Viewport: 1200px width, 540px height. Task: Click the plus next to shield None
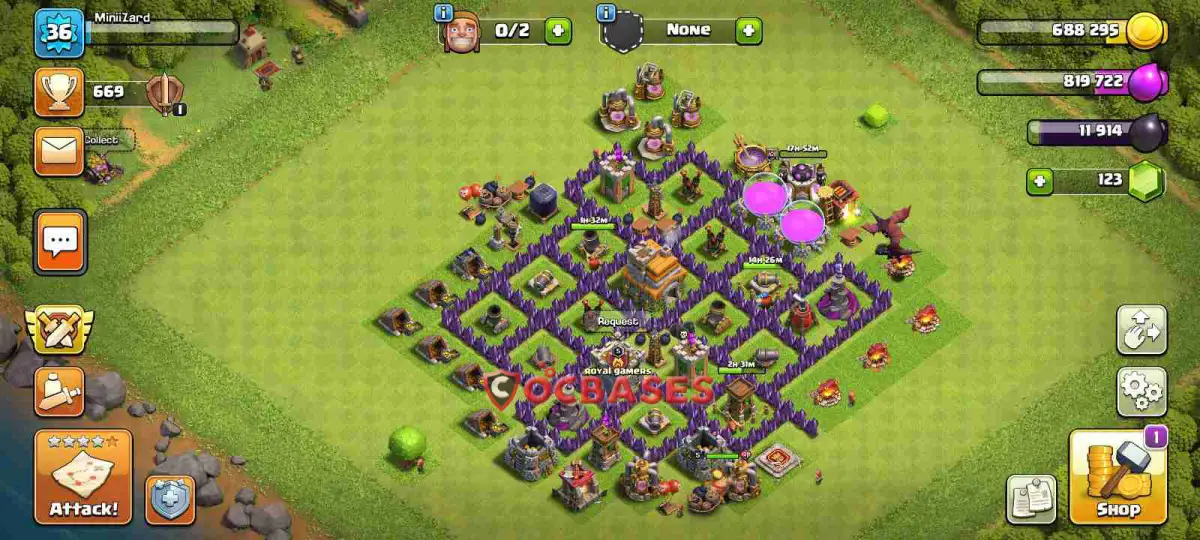[748, 31]
